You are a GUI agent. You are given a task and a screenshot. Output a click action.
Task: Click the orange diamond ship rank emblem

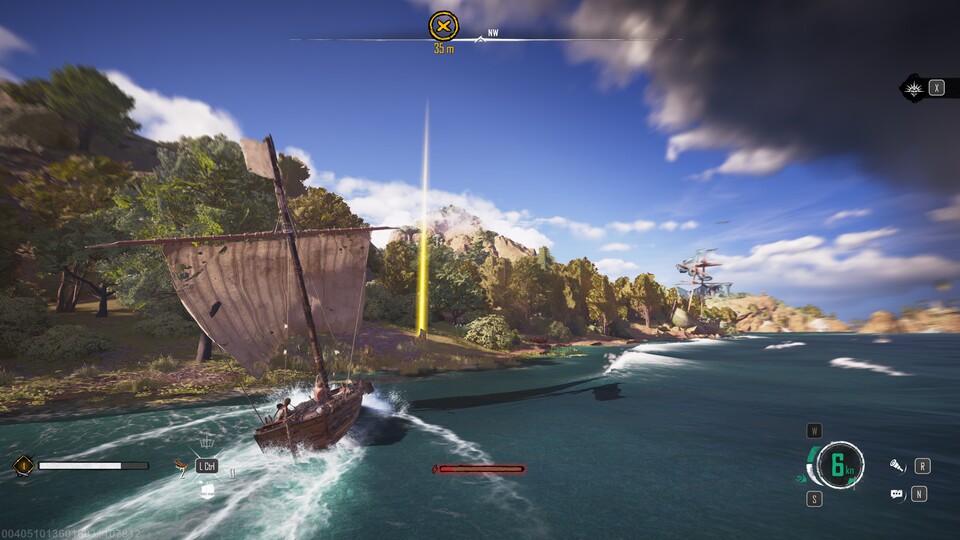[x=22, y=465]
